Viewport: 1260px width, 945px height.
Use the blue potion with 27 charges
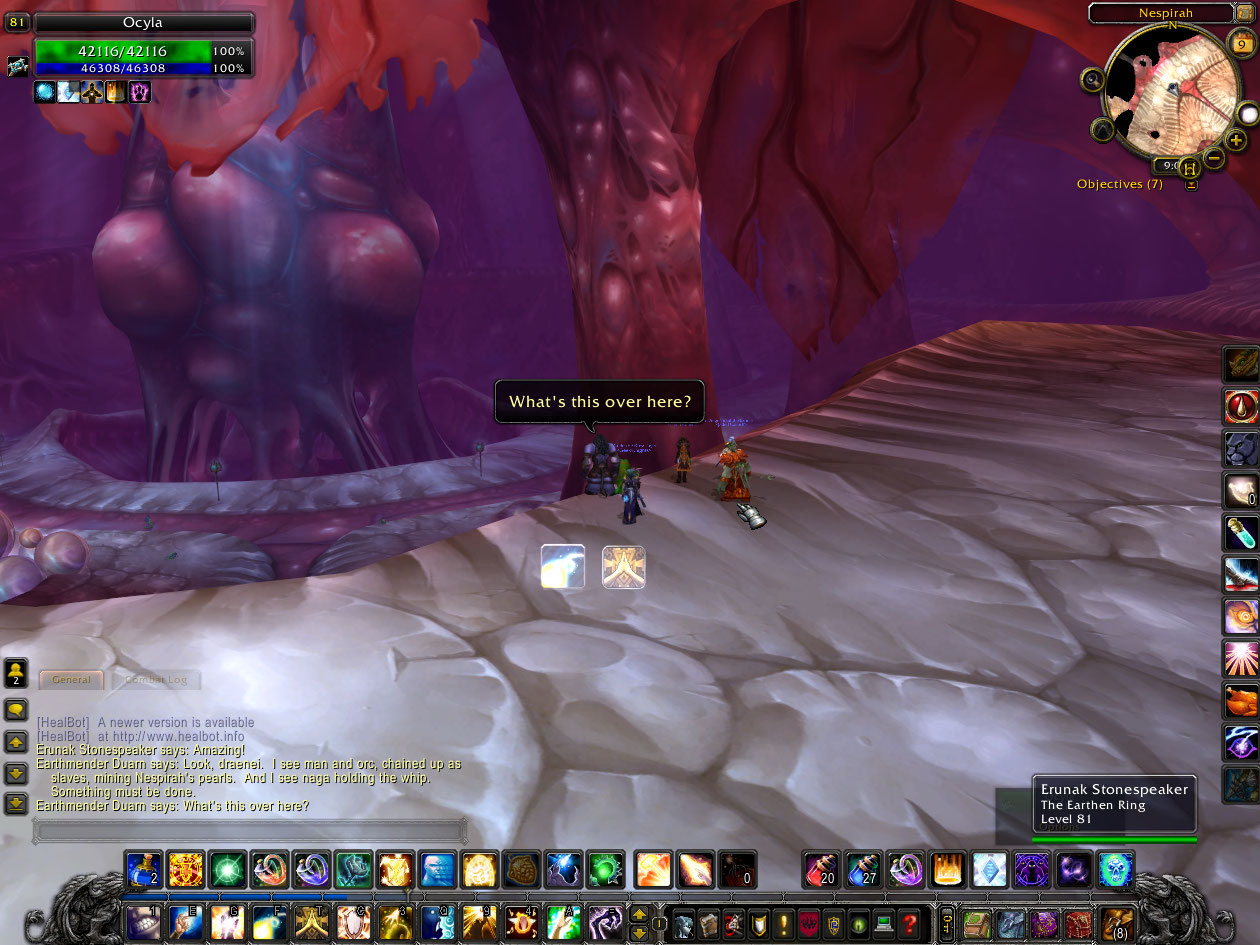pyautogui.click(x=862, y=869)
